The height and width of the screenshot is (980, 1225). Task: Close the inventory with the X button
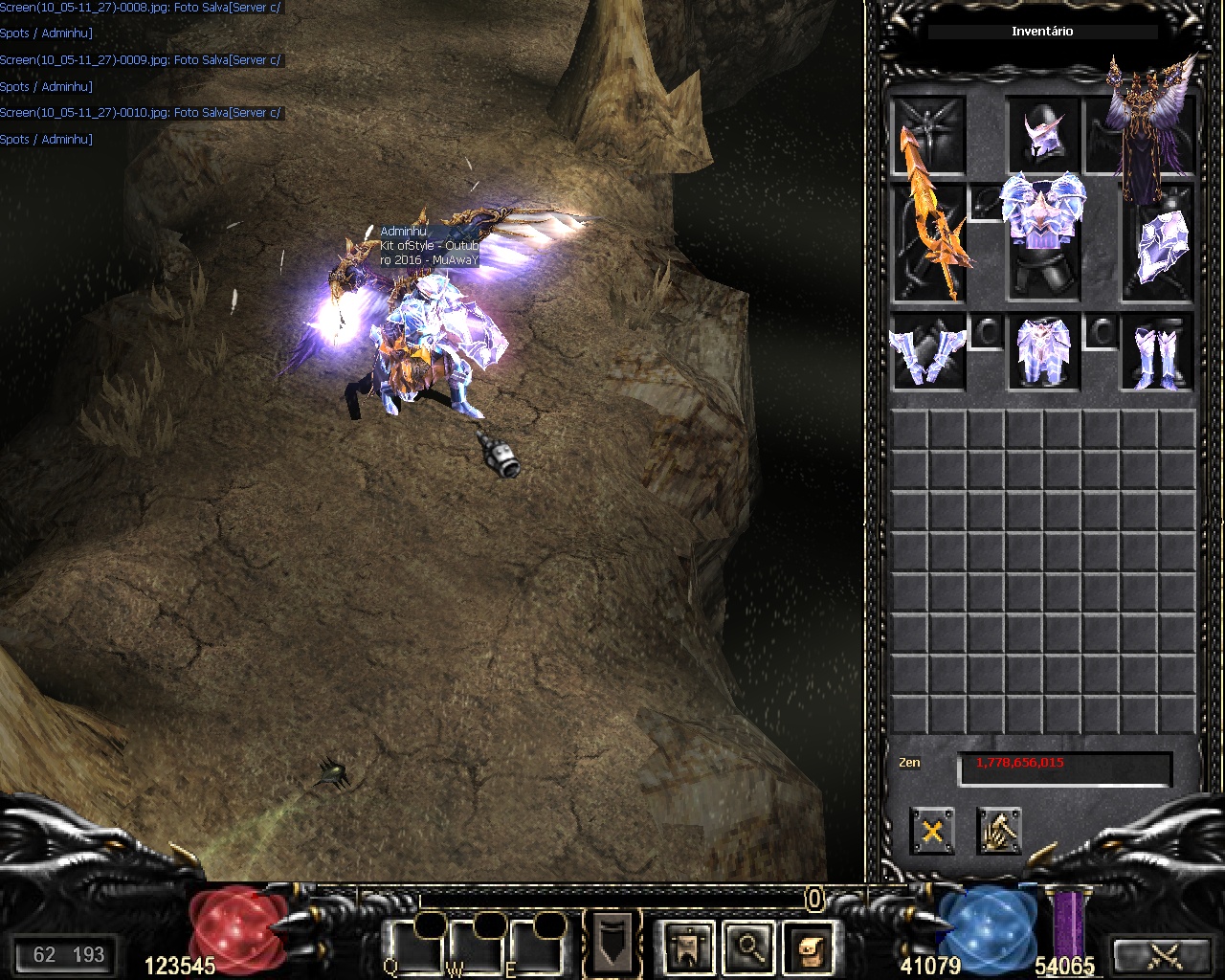tap(931, 831)
